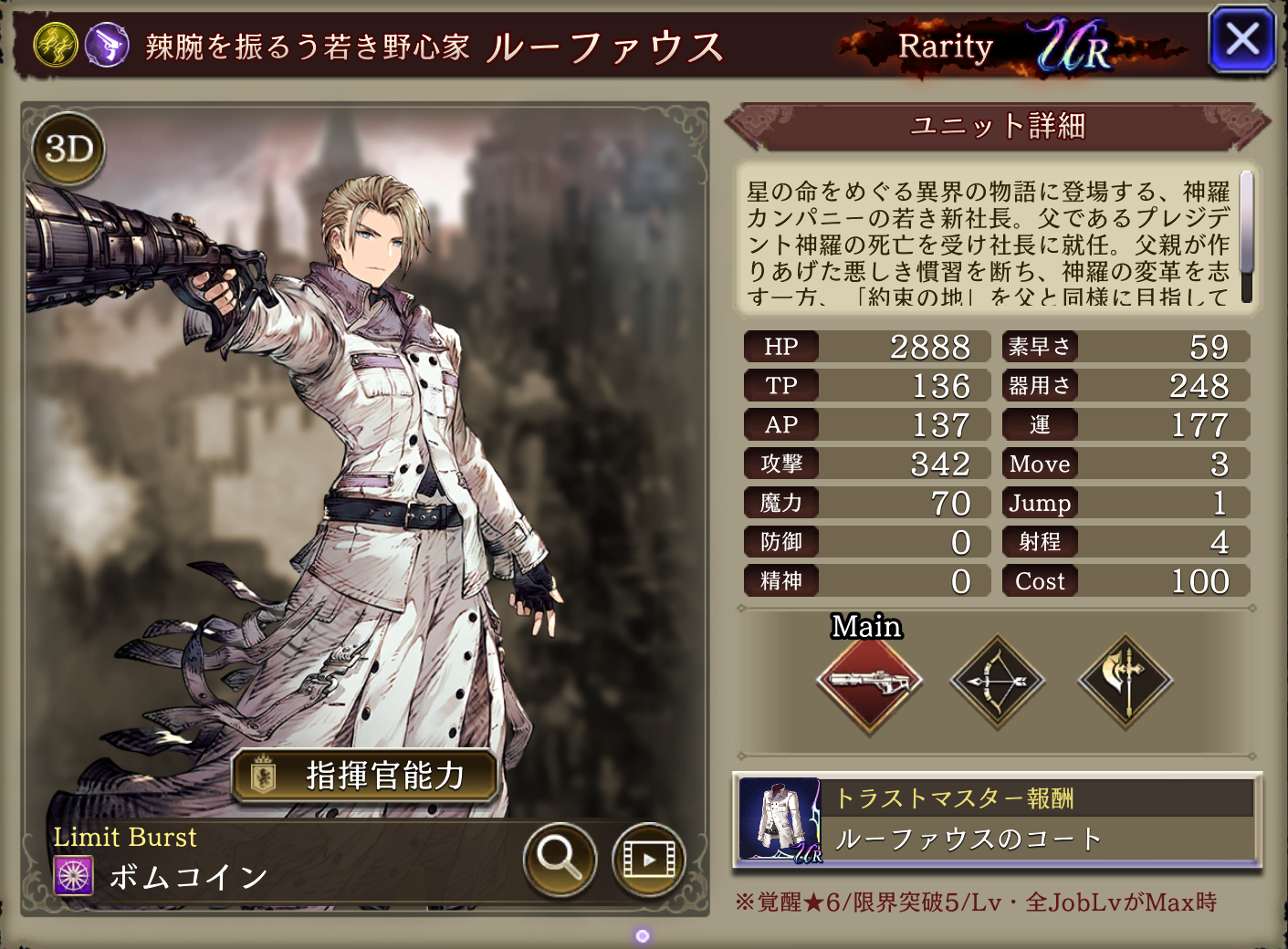Open the 指揮官能力 commander ability panel
The height and width of the screenshot is (949, 1288).
click(365, 776)
